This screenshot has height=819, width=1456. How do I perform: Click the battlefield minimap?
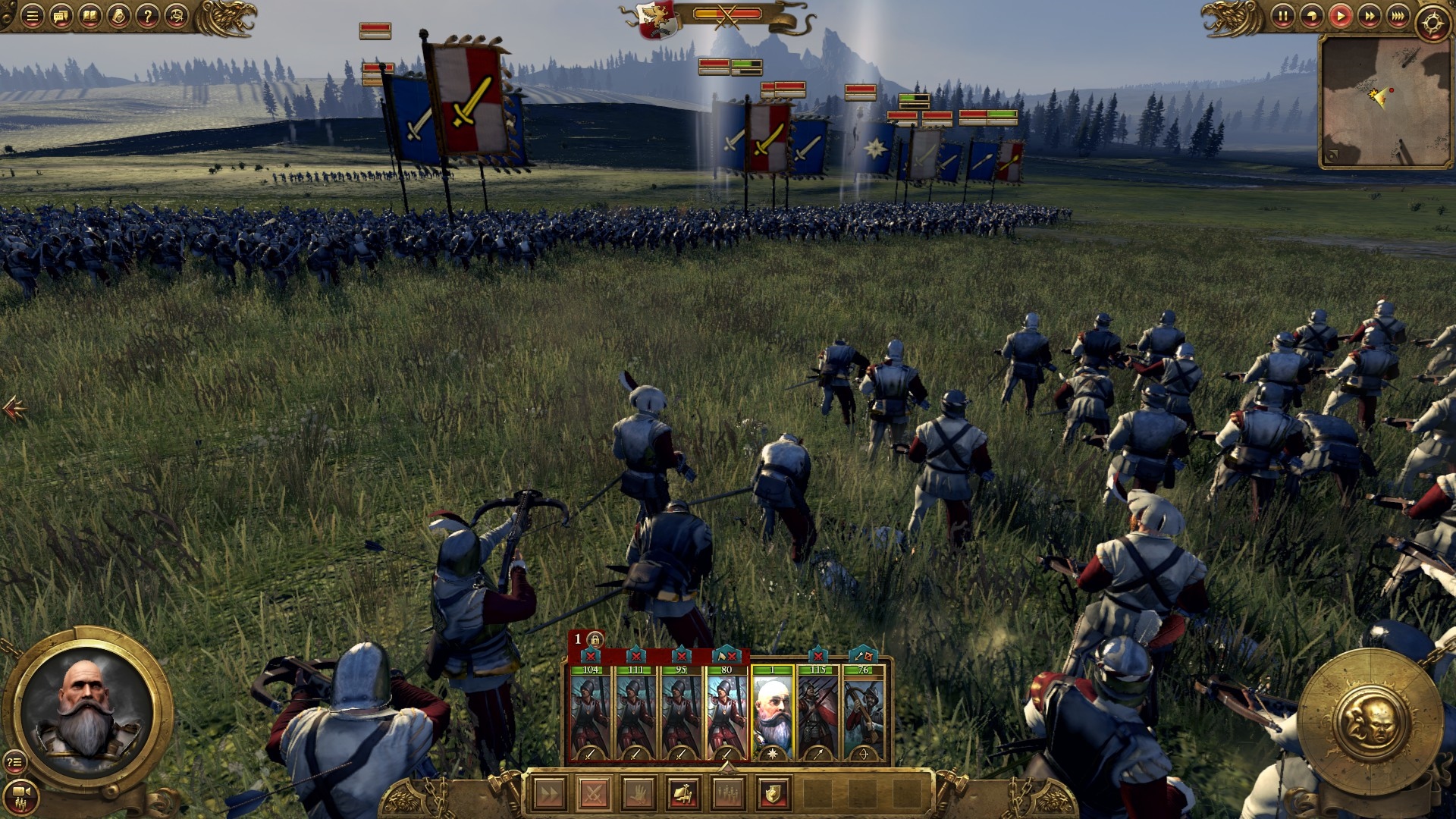tap(1385, 101)
